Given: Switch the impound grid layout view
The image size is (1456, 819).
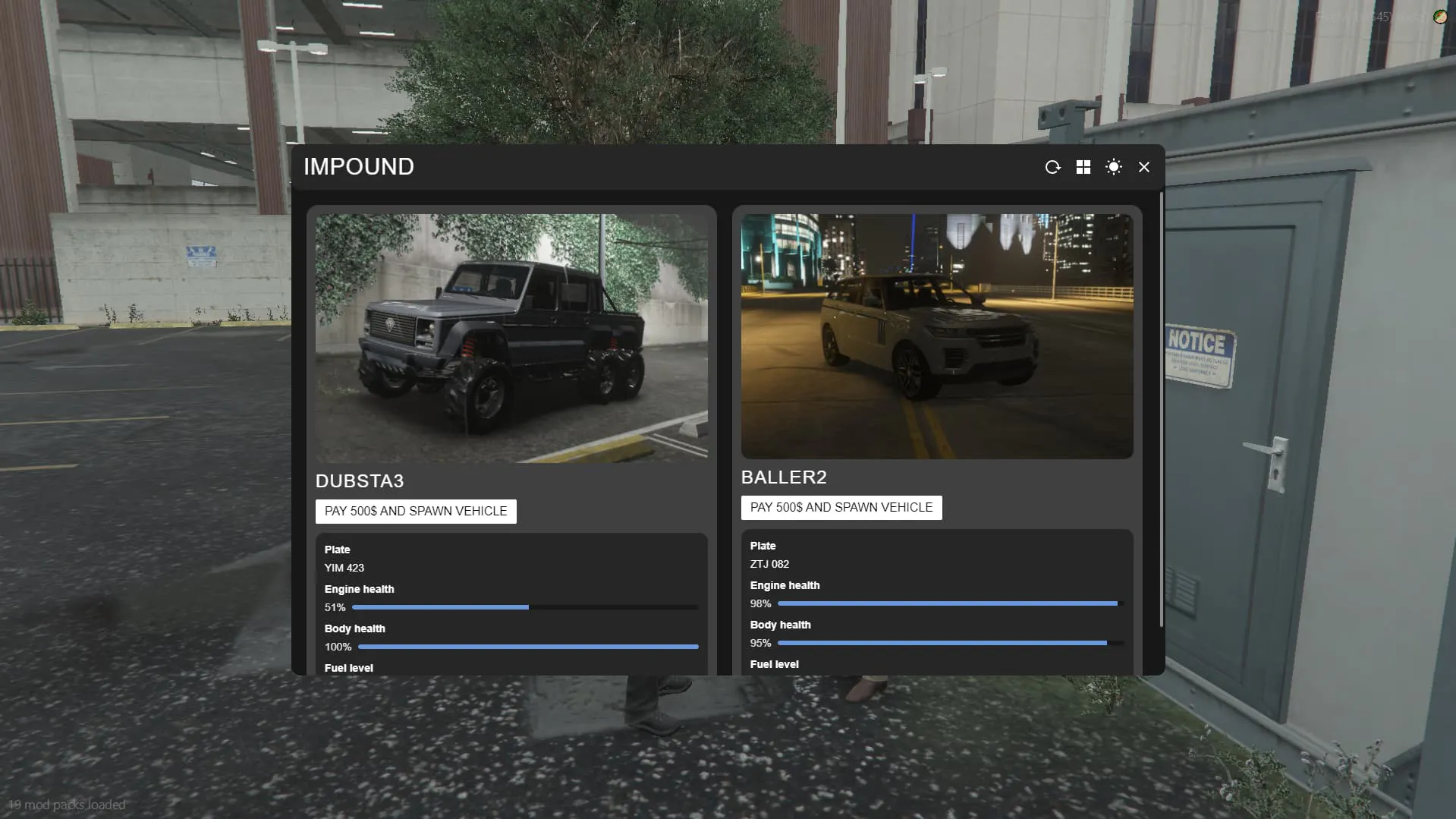Looking at the screenshot, I should pos(1083,167).
